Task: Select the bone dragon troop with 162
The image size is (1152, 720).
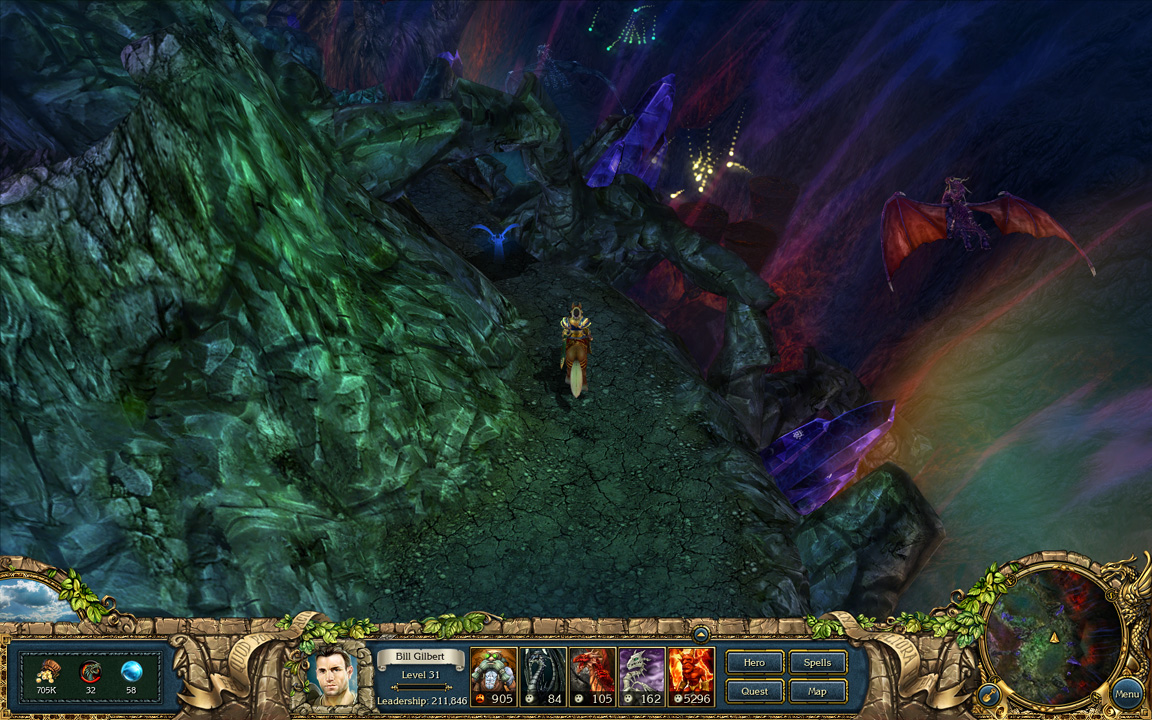Action: (641, 676)
